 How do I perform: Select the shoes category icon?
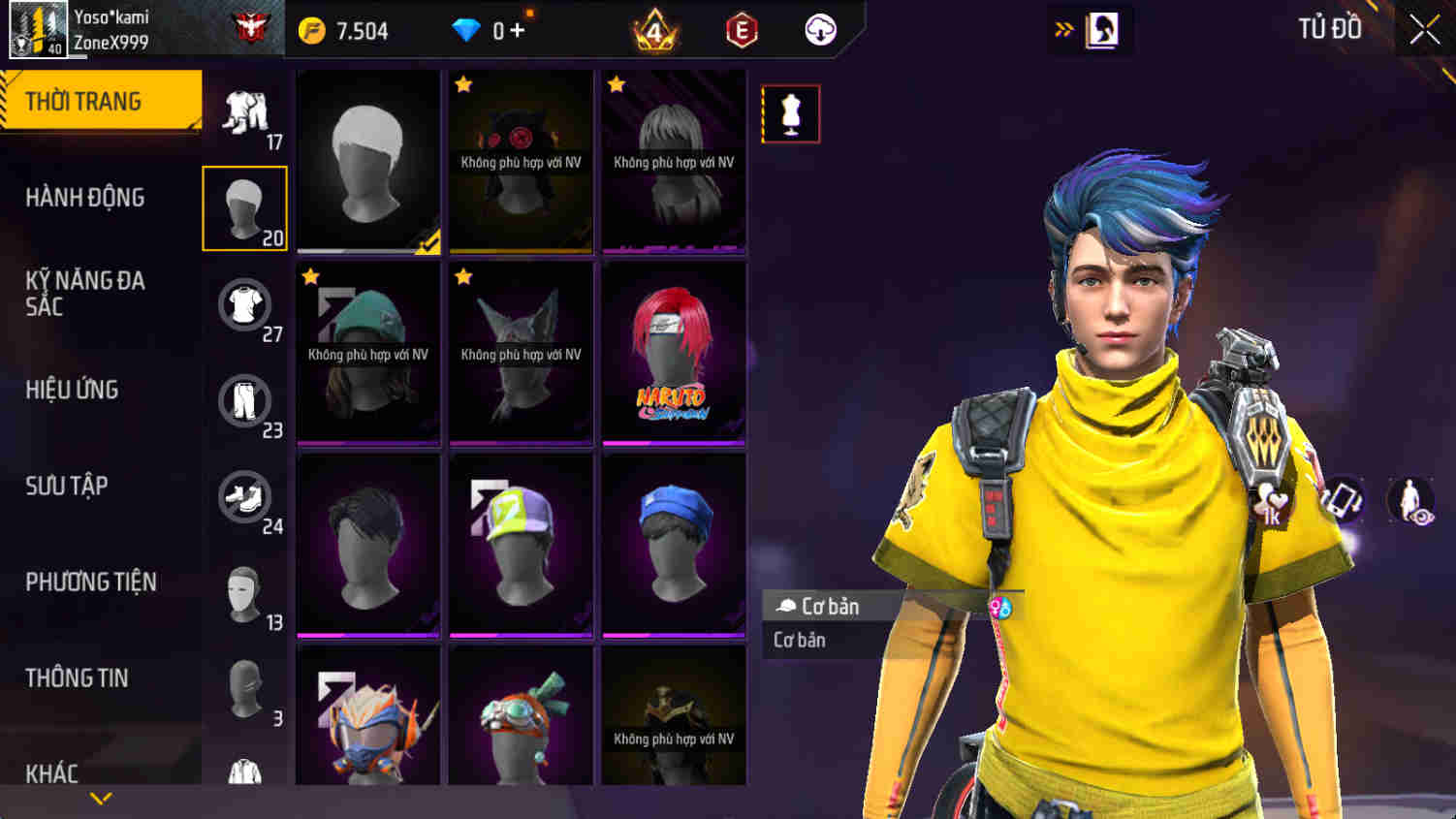pos(245,497)
